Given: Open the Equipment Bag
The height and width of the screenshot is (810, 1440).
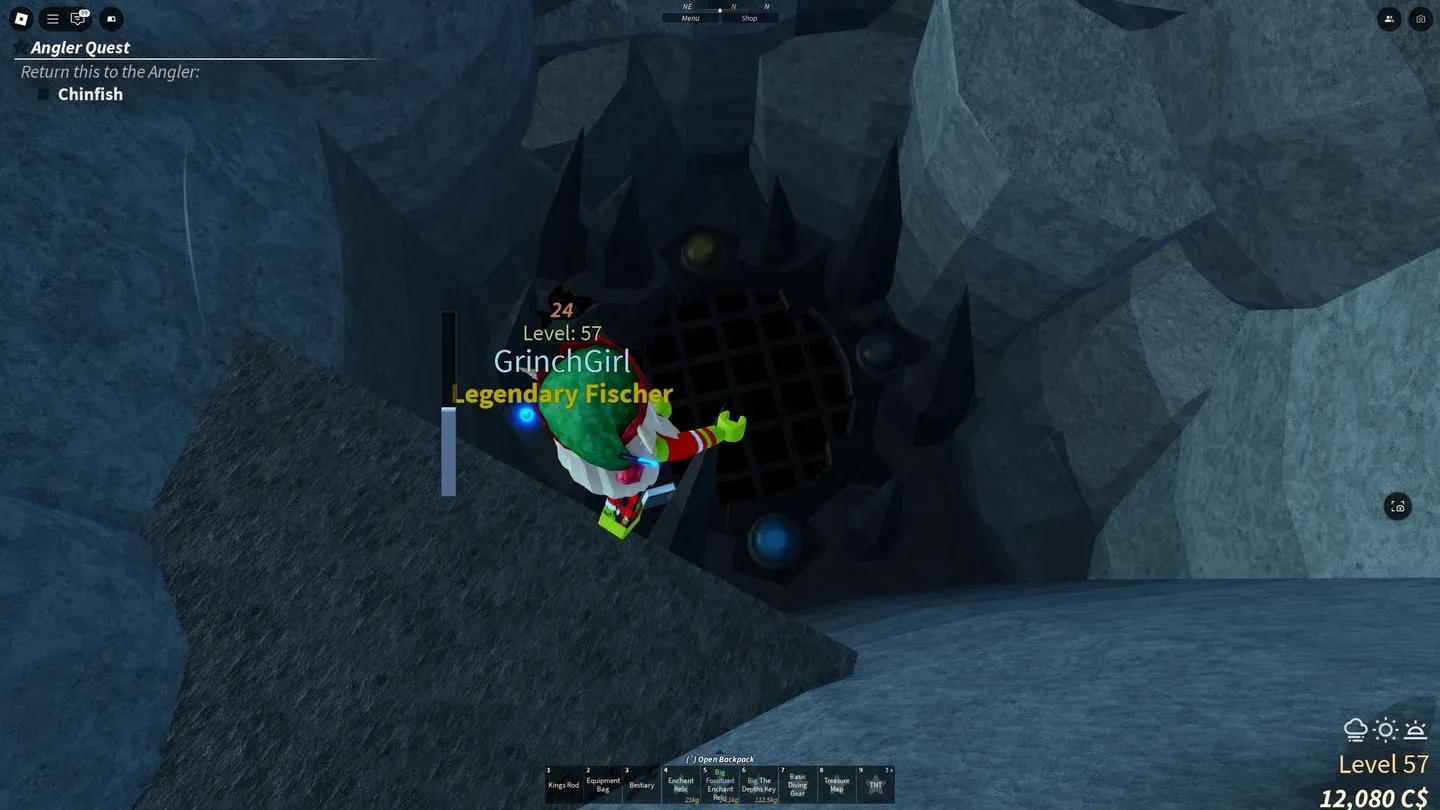Looking at the screenshot, I should point(602,785).
